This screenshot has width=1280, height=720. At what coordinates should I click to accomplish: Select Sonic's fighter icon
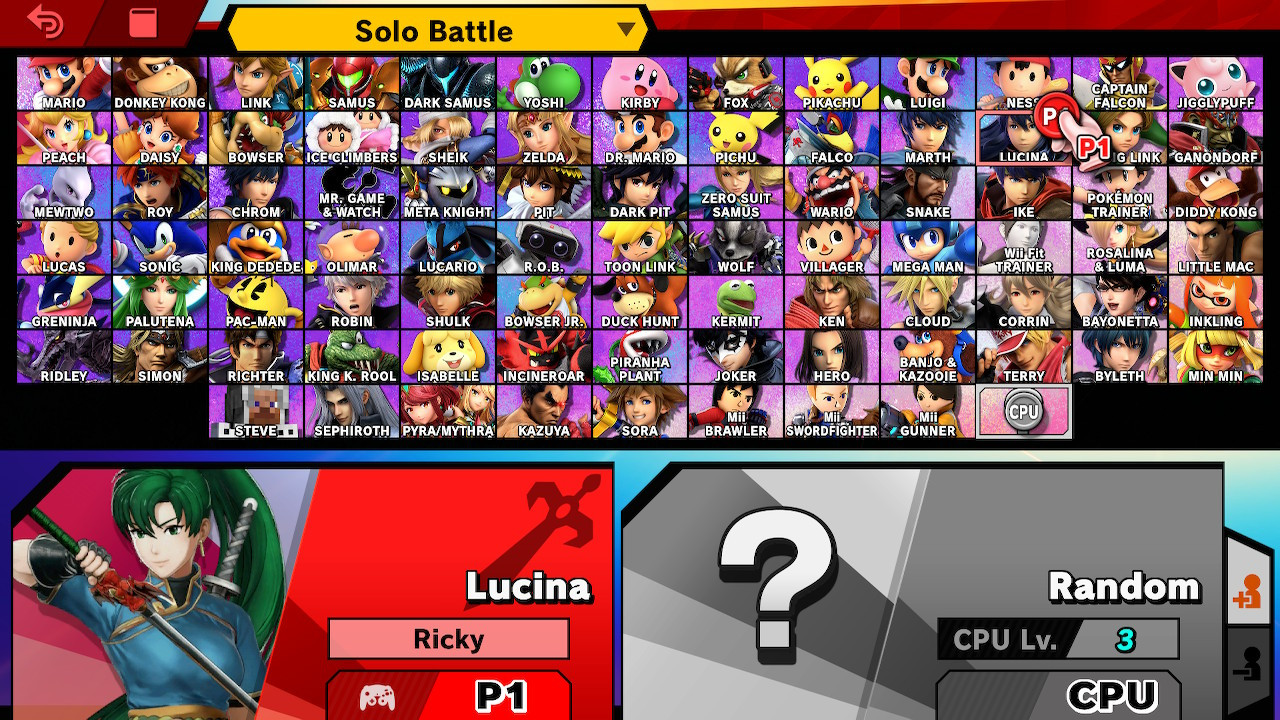click(159, 245)
